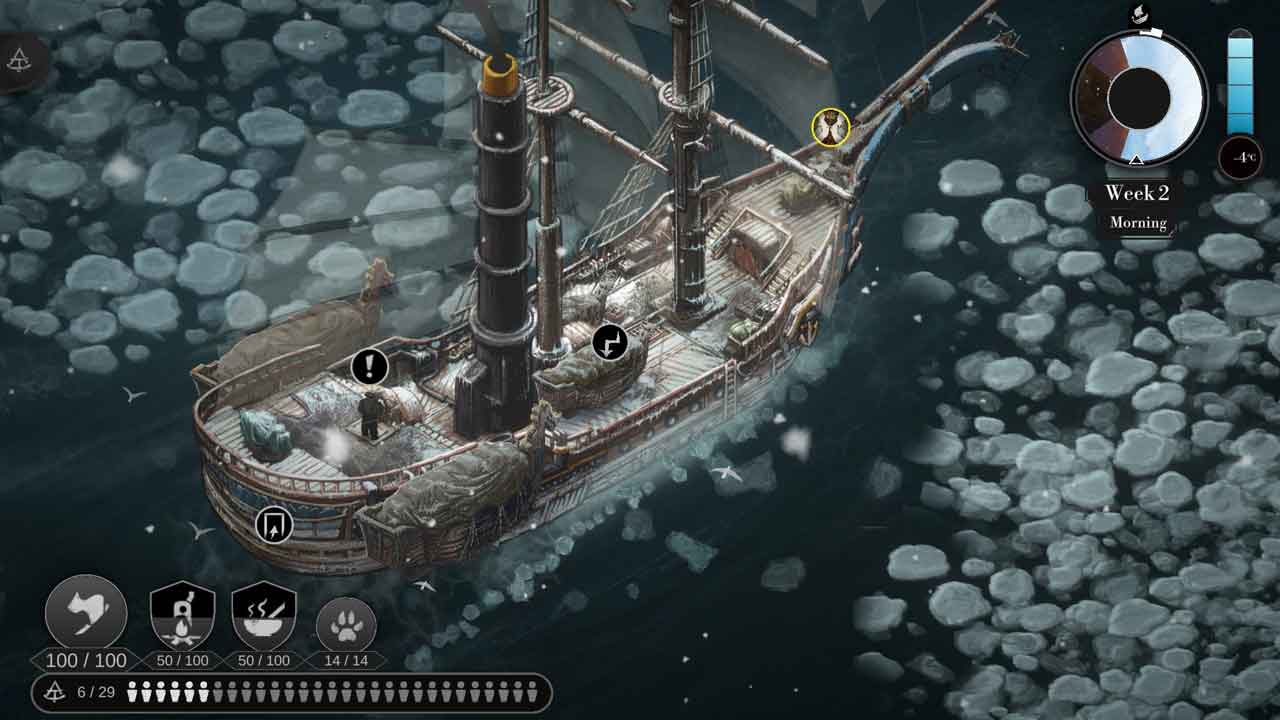Enter the door marker at the stern

click(x=273, y=525)
